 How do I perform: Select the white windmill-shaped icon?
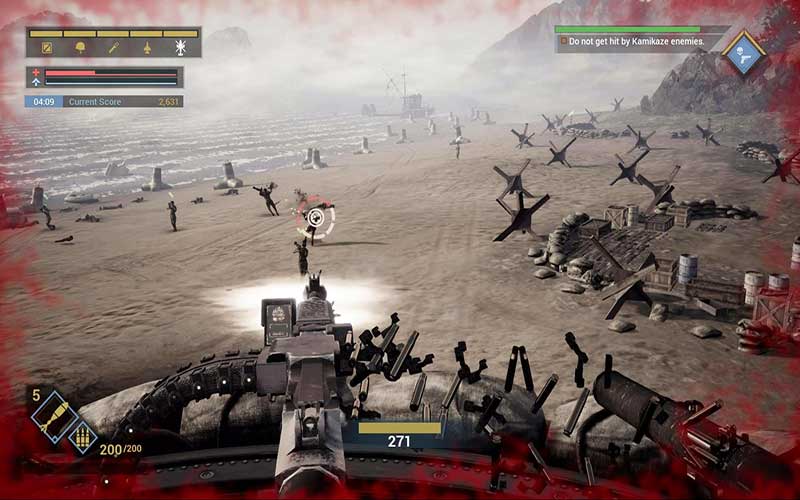pyautogui.click(x=181, y=47)
